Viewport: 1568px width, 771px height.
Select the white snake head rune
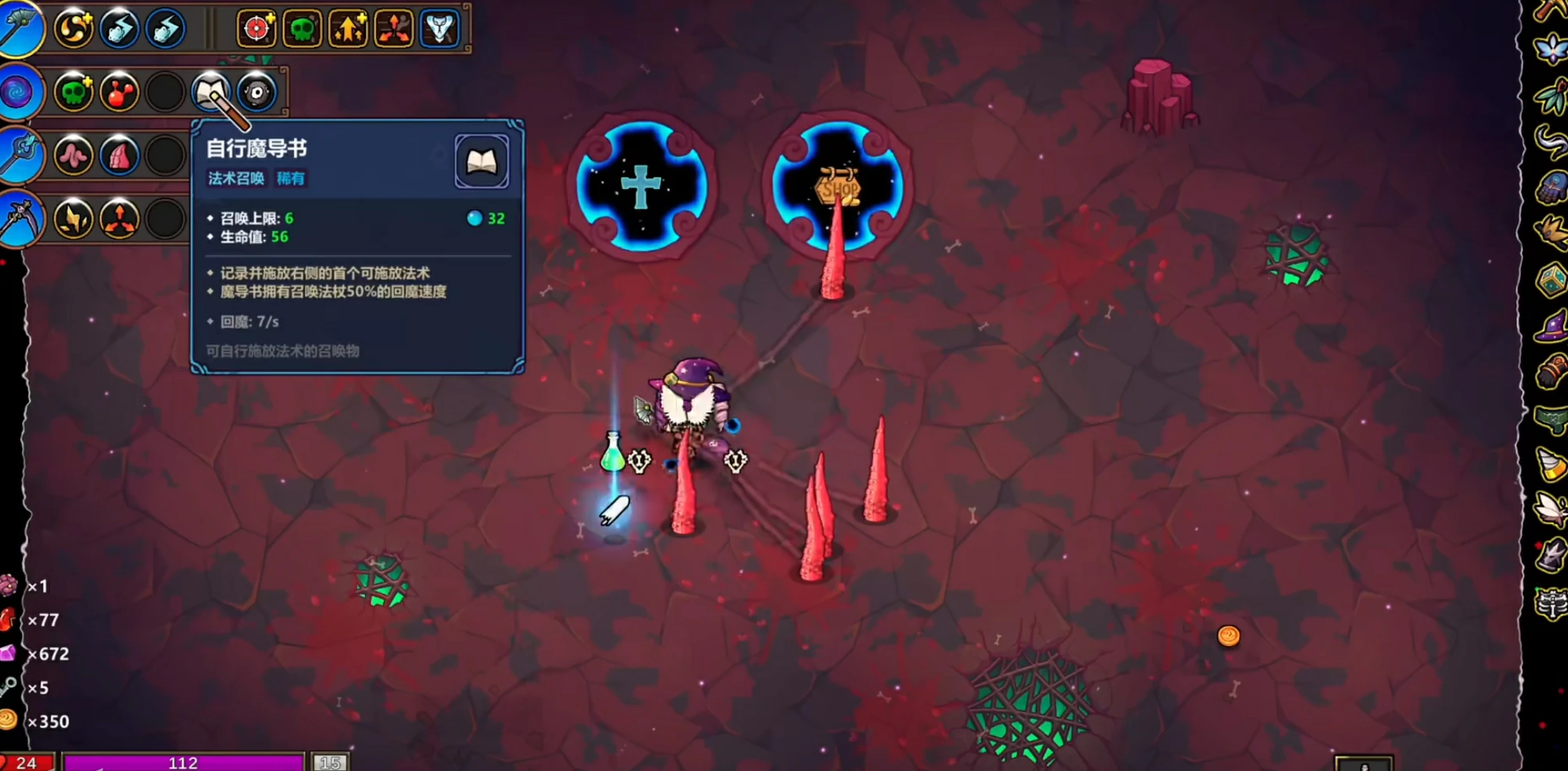439,29
